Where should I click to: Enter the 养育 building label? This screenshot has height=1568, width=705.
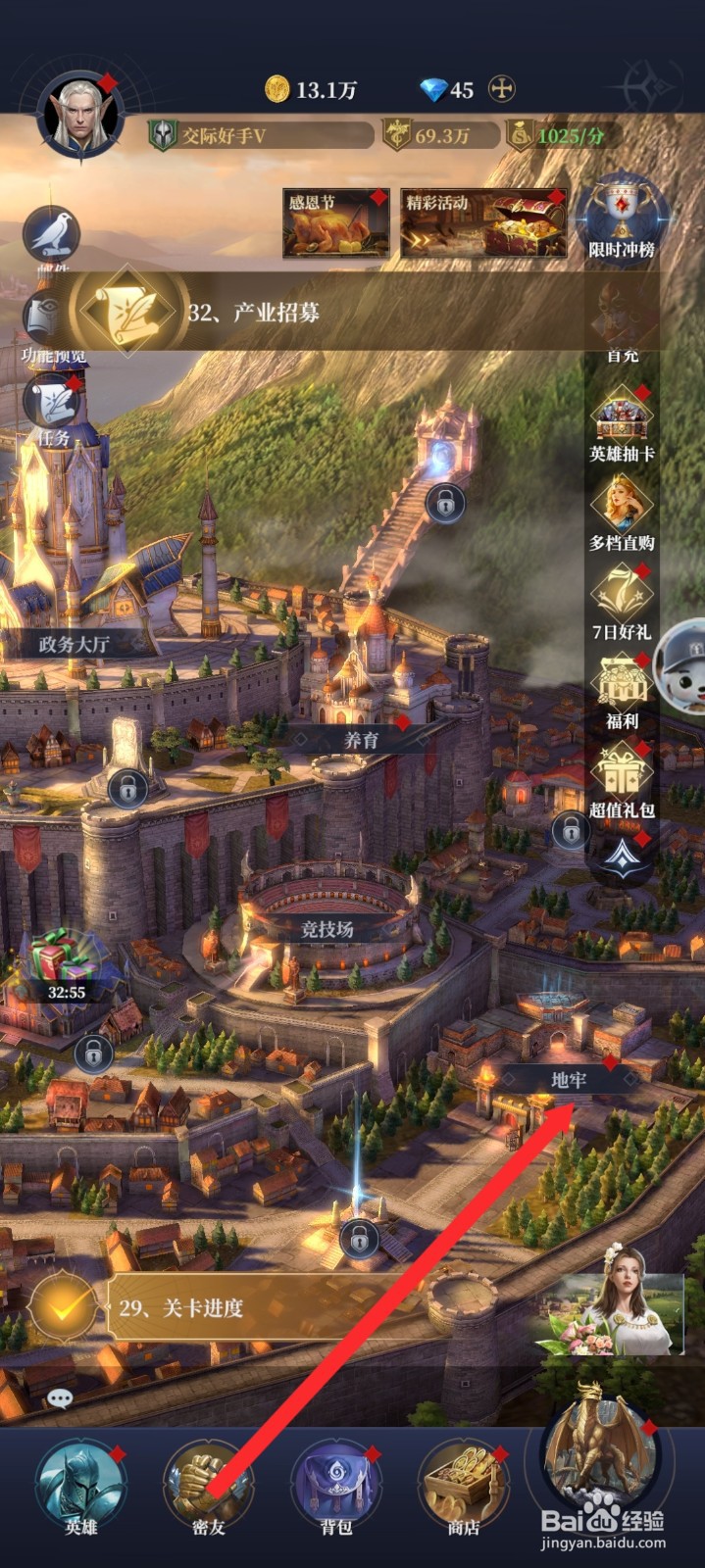point(361,740)
